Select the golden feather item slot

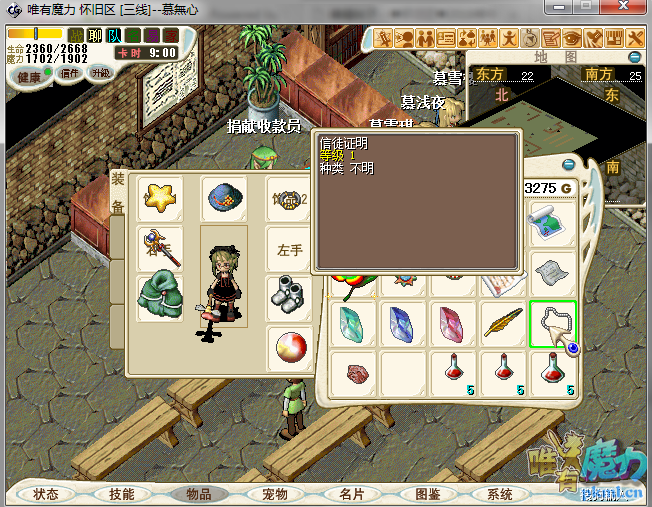pos(503,323)
